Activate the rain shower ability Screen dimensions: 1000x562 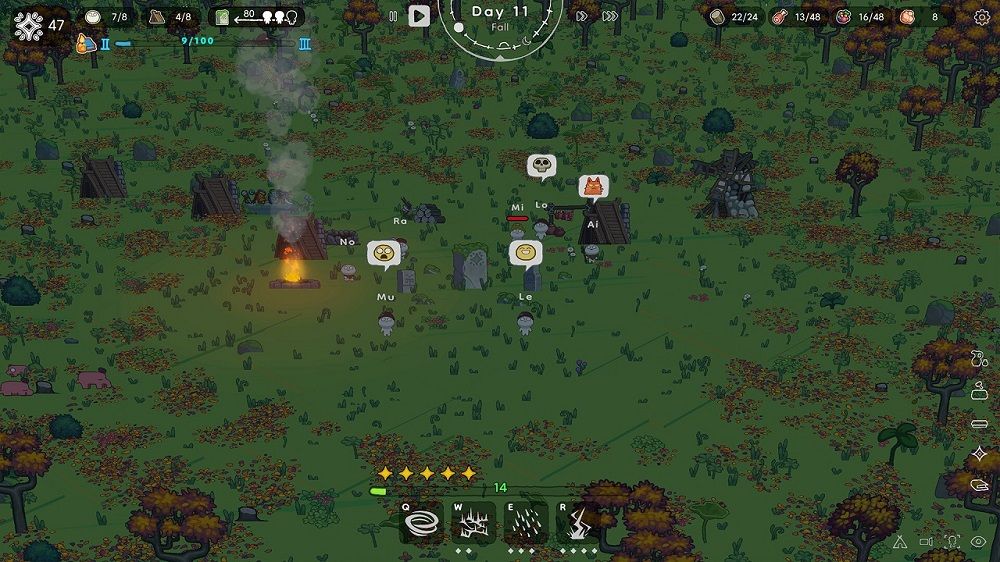click(525, 523)
